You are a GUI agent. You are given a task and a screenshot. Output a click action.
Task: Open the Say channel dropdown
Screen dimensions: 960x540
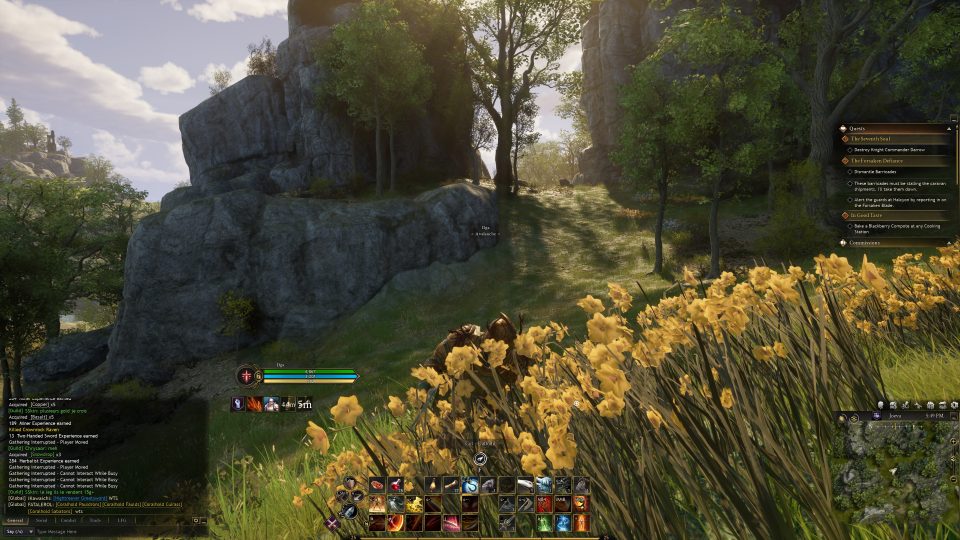pyautogui.click(x=16, y=532)
